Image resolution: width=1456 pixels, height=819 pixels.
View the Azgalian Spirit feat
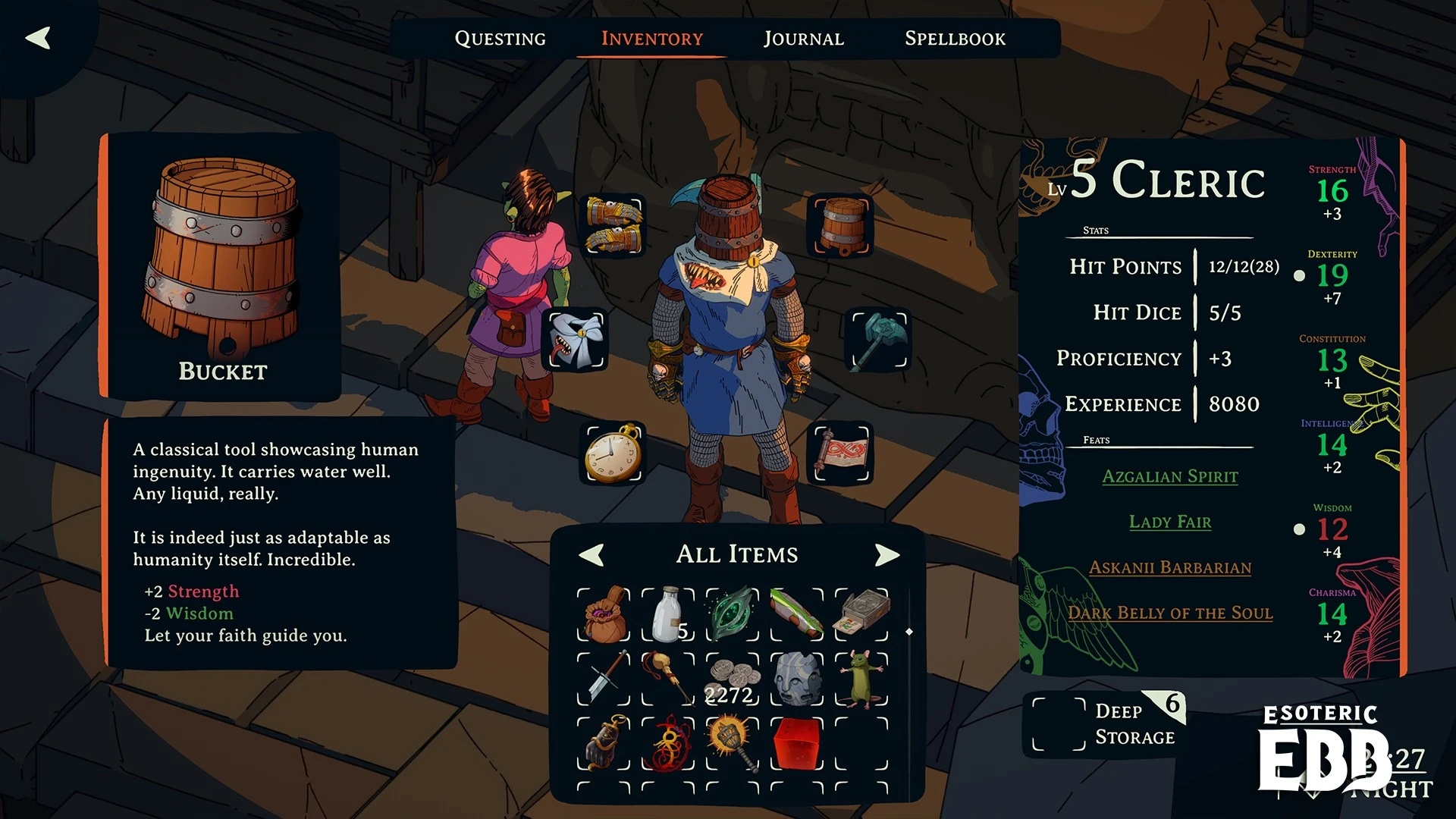[x=1169, y=477]
